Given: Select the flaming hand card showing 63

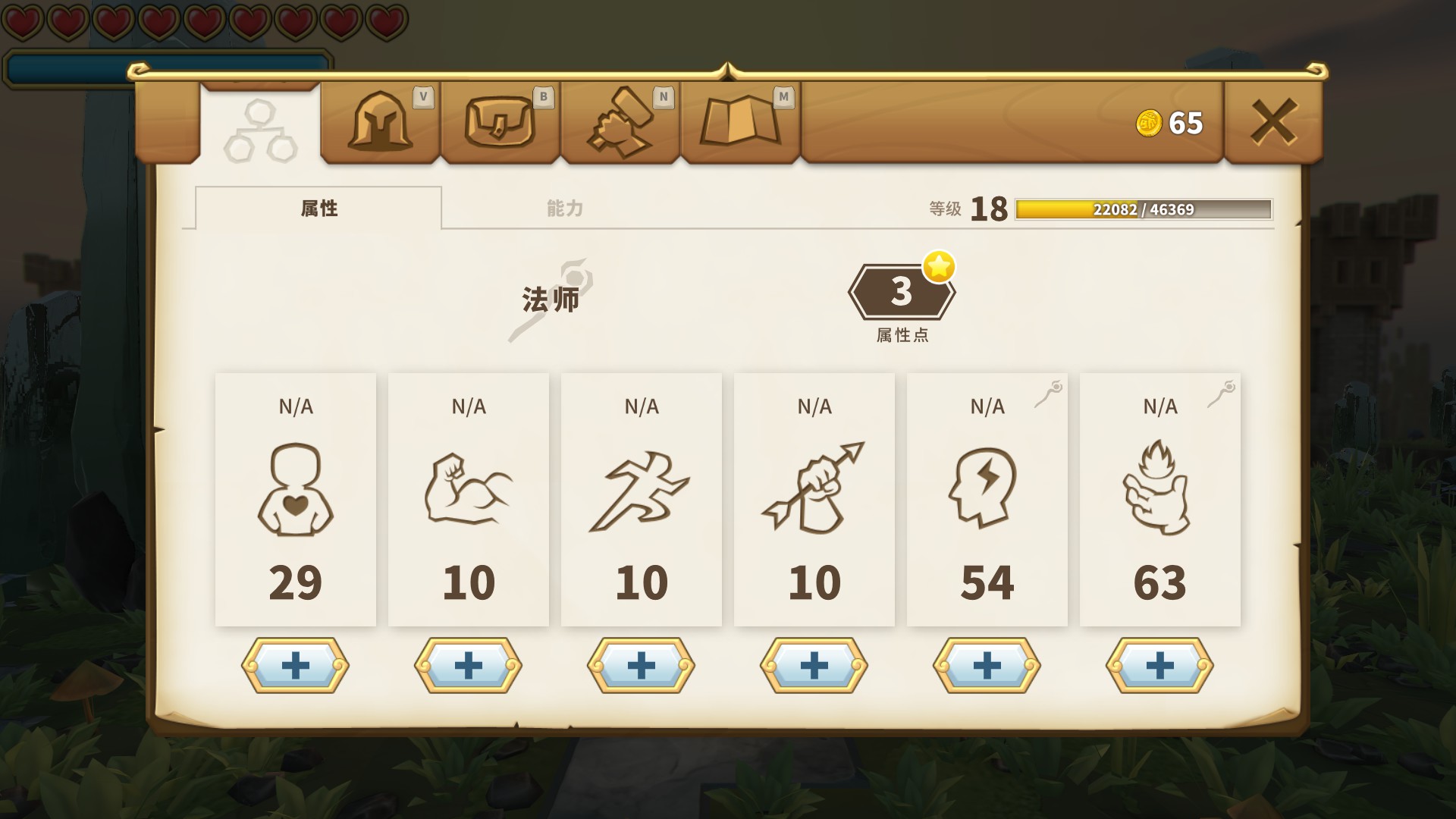Looking at the screenshot, I should (1160, 499).
